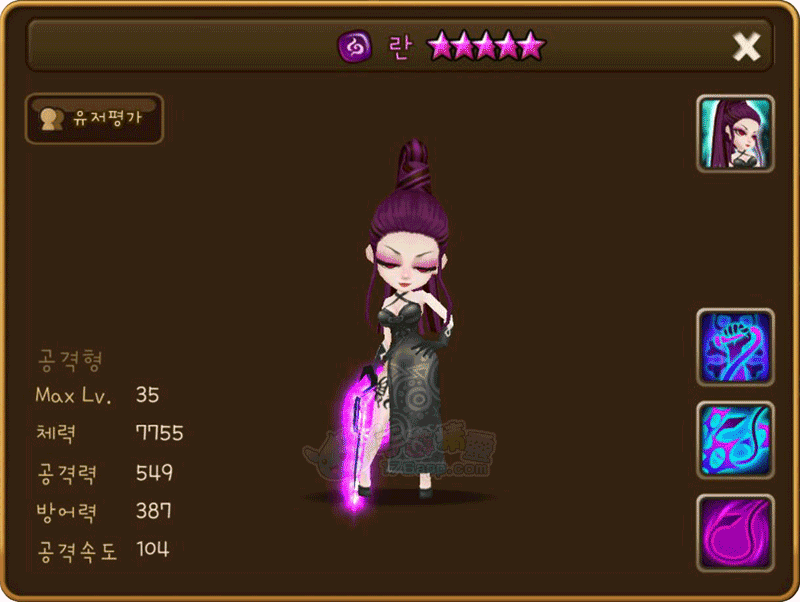
Task: View the blue raised fist skill
Action: coord(735,347)
